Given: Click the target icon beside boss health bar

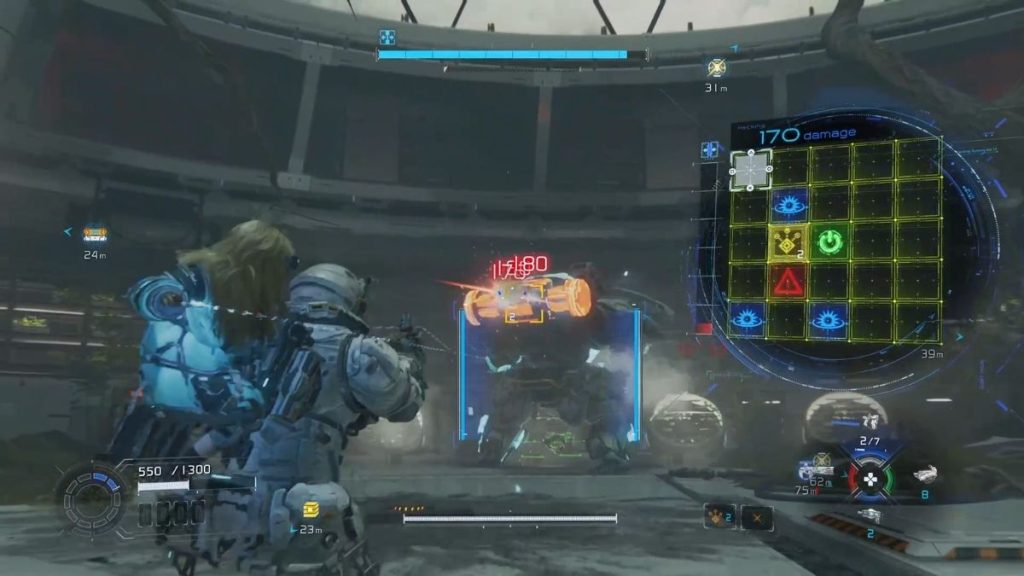Looking at the screenshot, I should pos(388,38).
